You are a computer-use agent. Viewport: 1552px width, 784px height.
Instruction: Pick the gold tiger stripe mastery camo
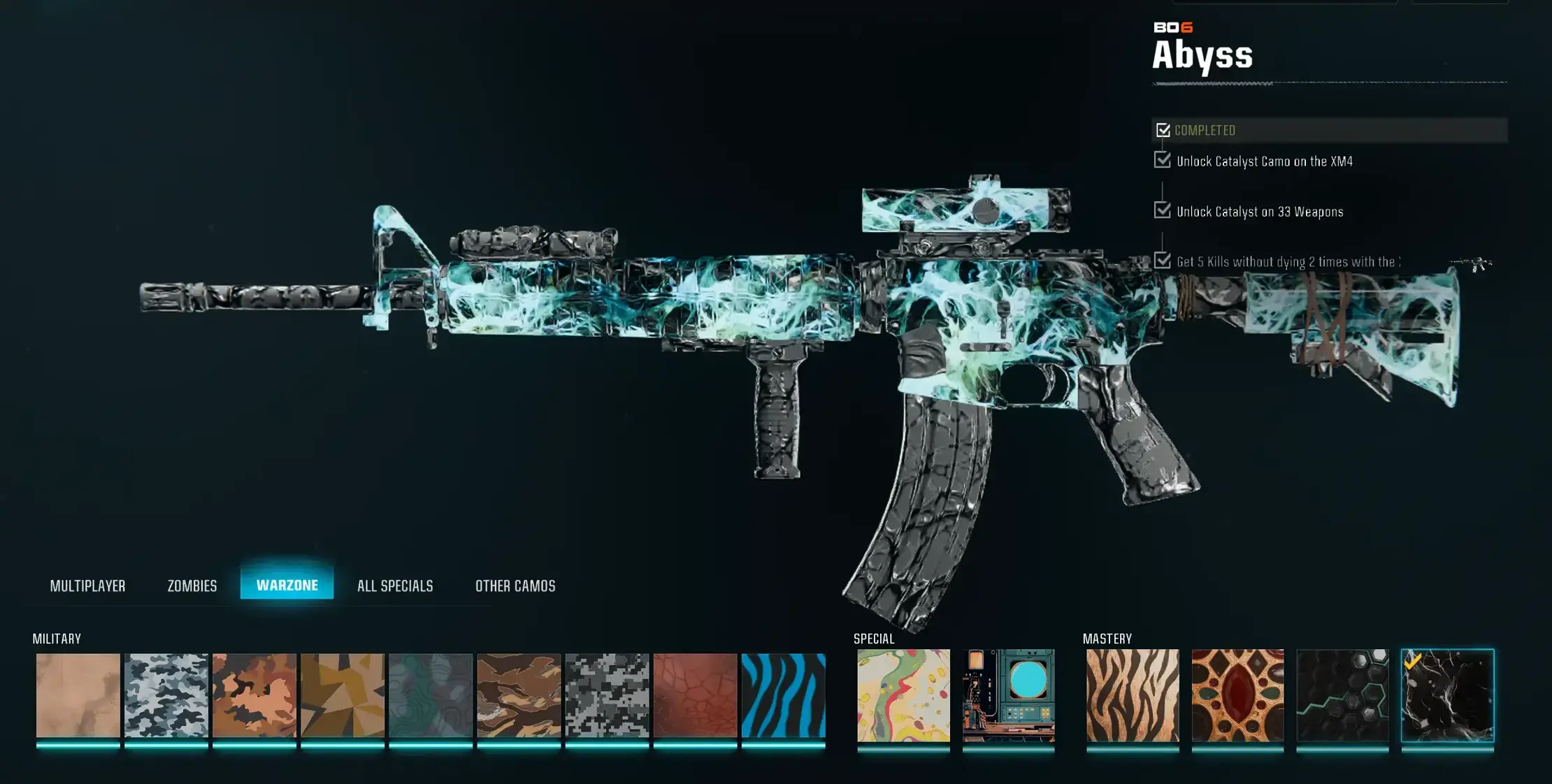[x=1133, y=695]
